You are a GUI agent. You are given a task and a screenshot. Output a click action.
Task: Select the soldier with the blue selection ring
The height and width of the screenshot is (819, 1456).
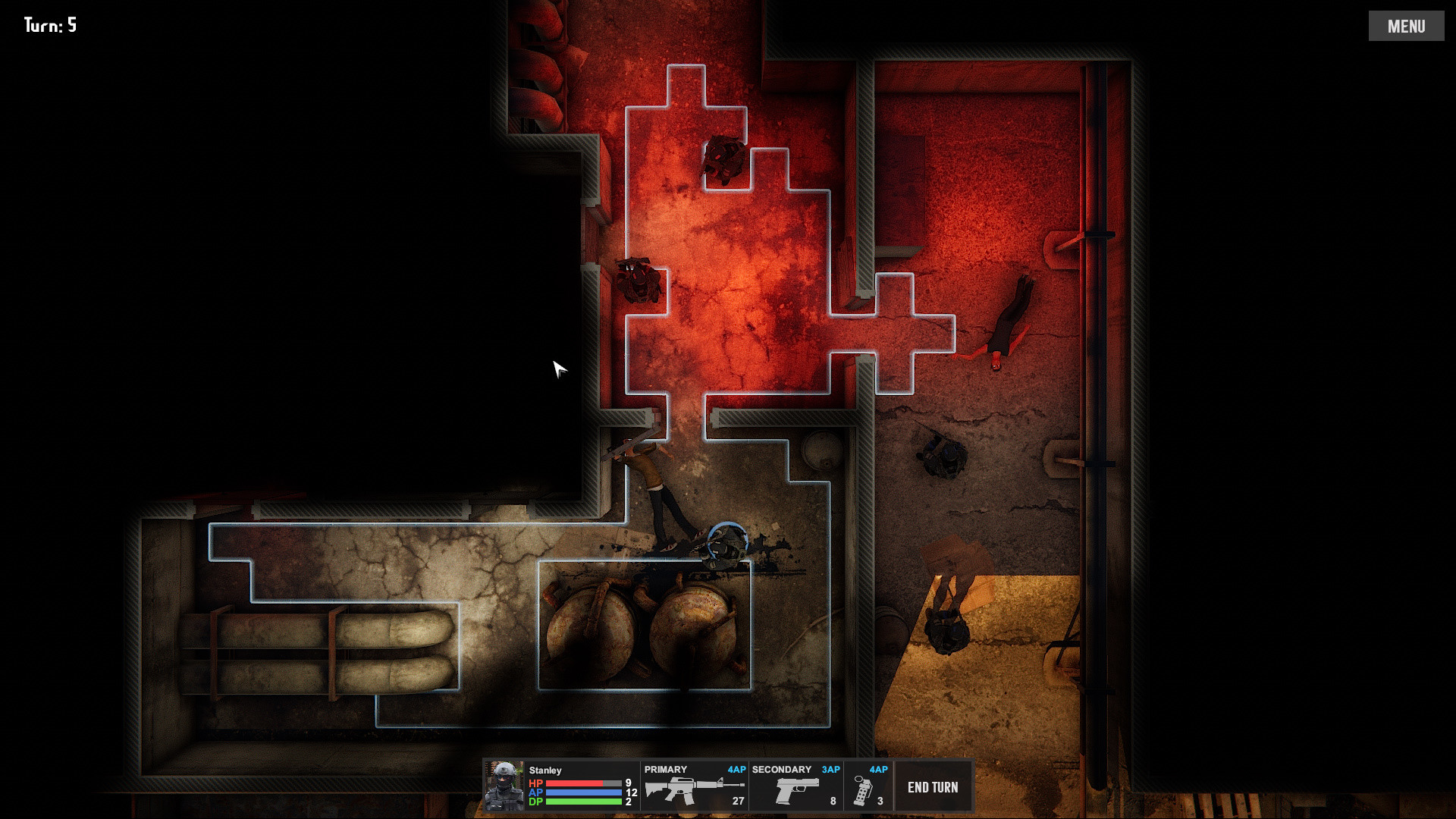727,544
